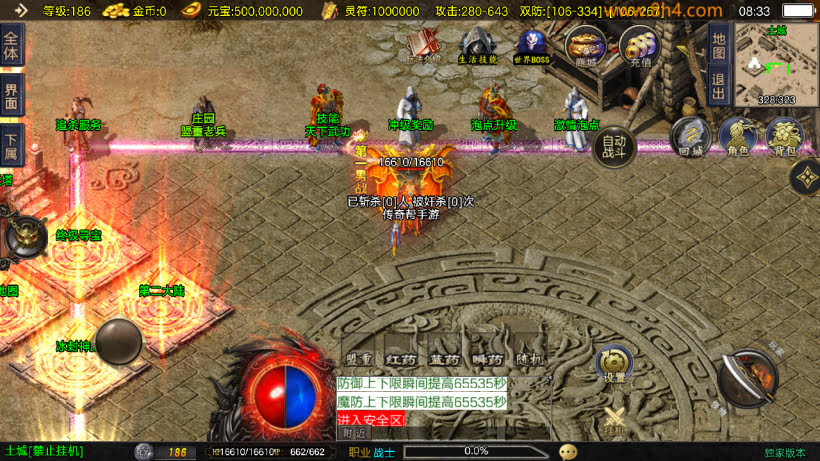Open the 角色 character sheet
Screen dimensions: 820x461
tap(737, 137)
